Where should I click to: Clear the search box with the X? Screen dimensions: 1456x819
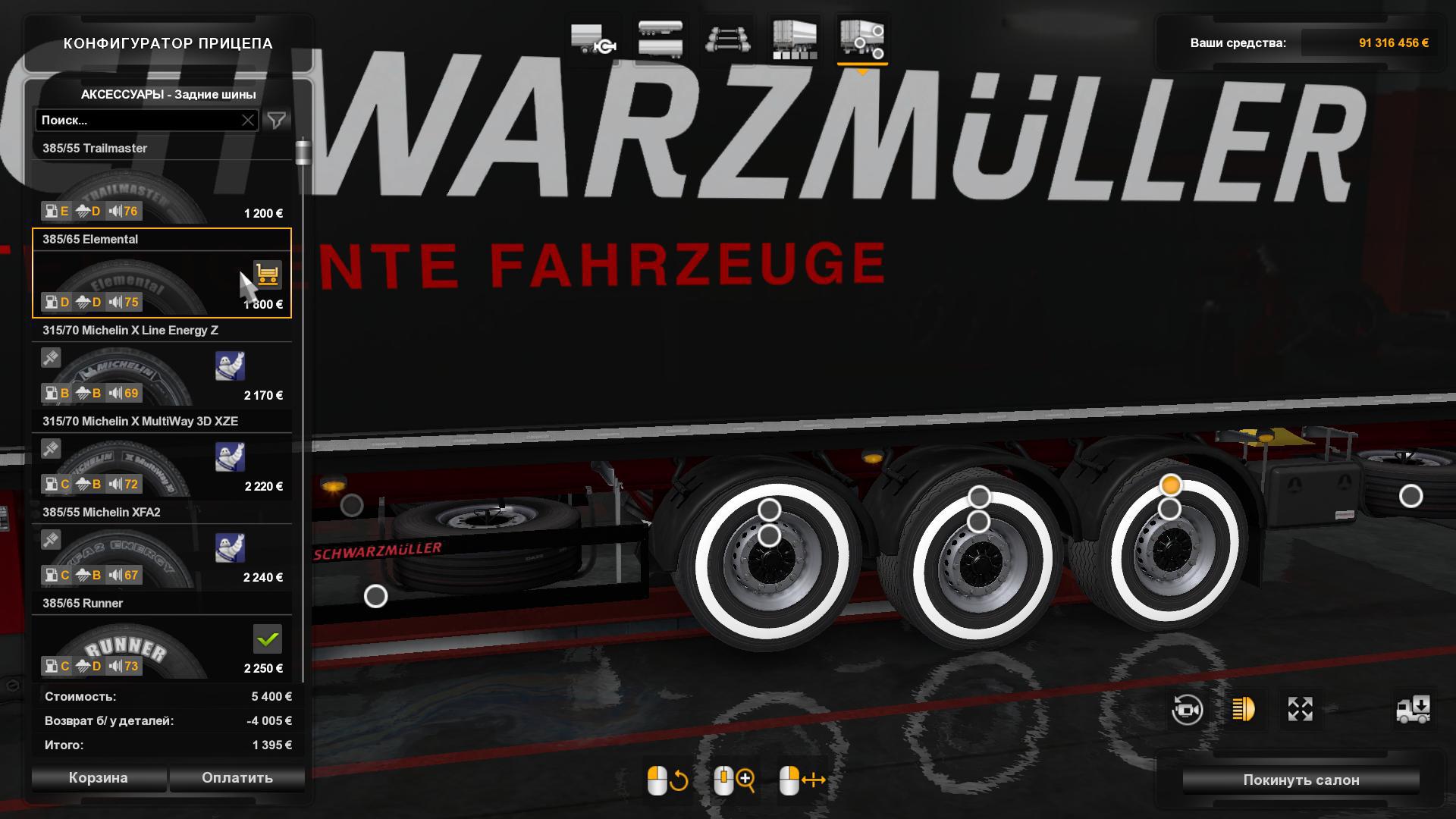pos(248,121)
